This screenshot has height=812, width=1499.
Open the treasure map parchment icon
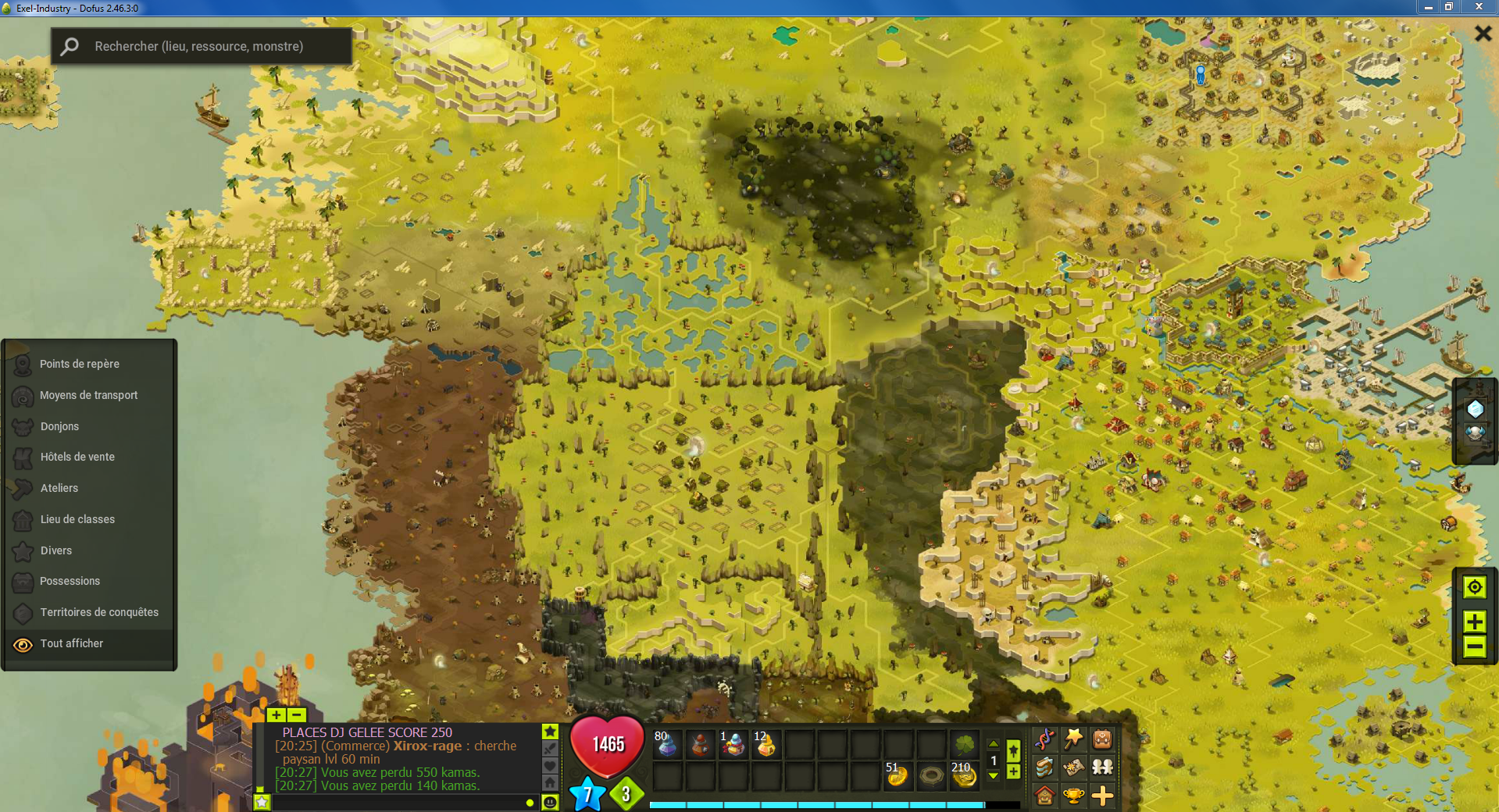point(1074,767)
